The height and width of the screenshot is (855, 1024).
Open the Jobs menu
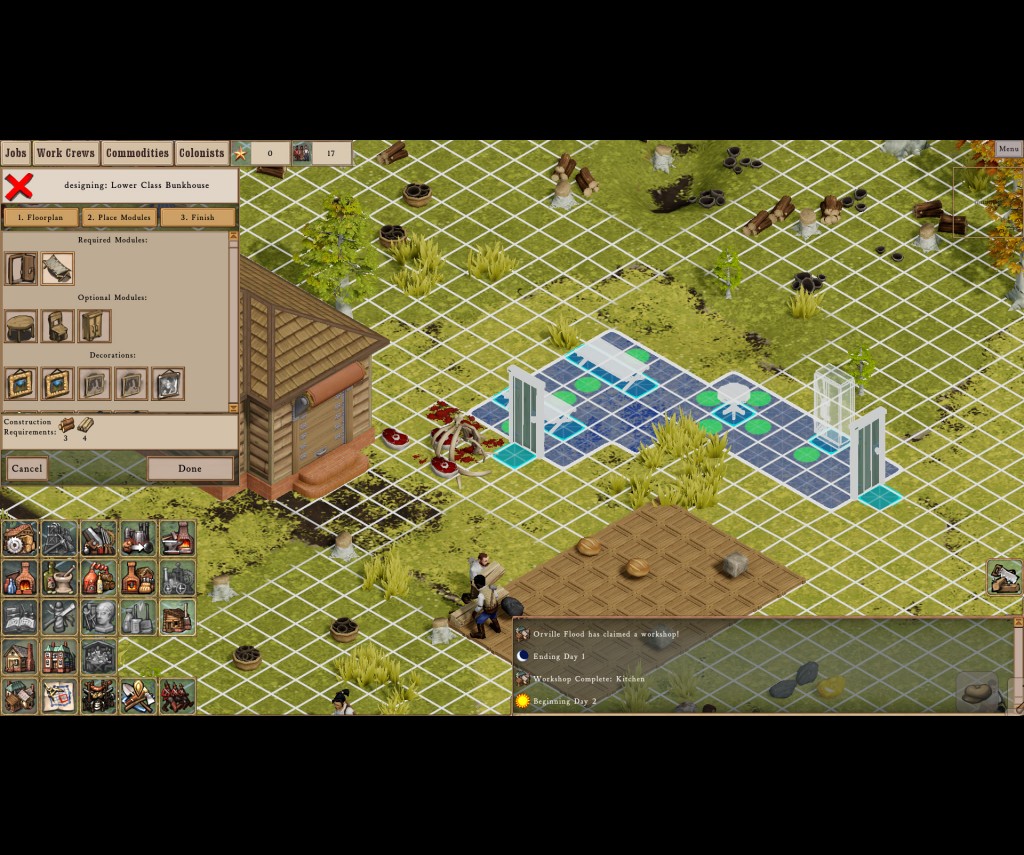click(x=15, y=153)
